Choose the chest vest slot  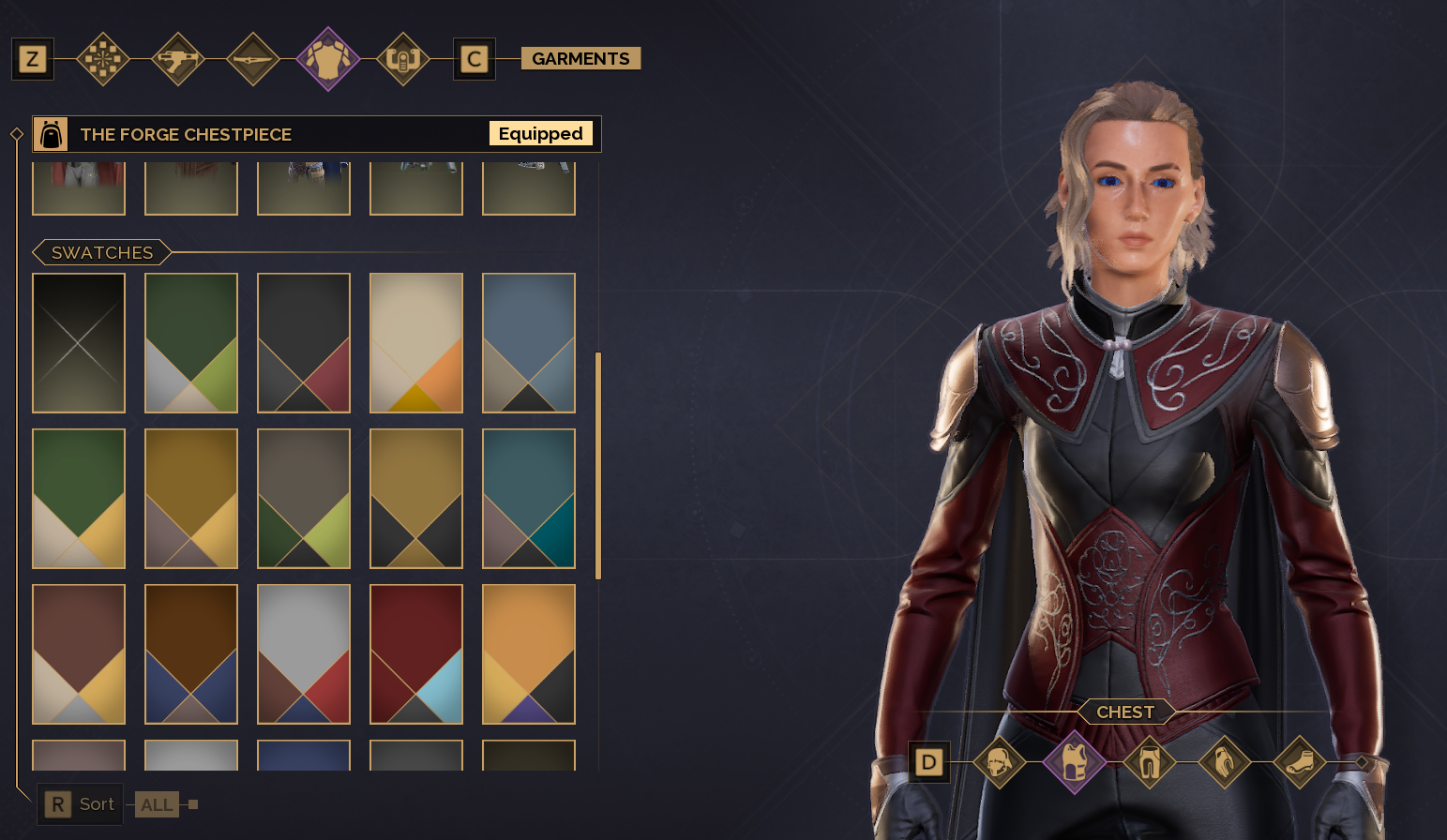pos(1075,762)
